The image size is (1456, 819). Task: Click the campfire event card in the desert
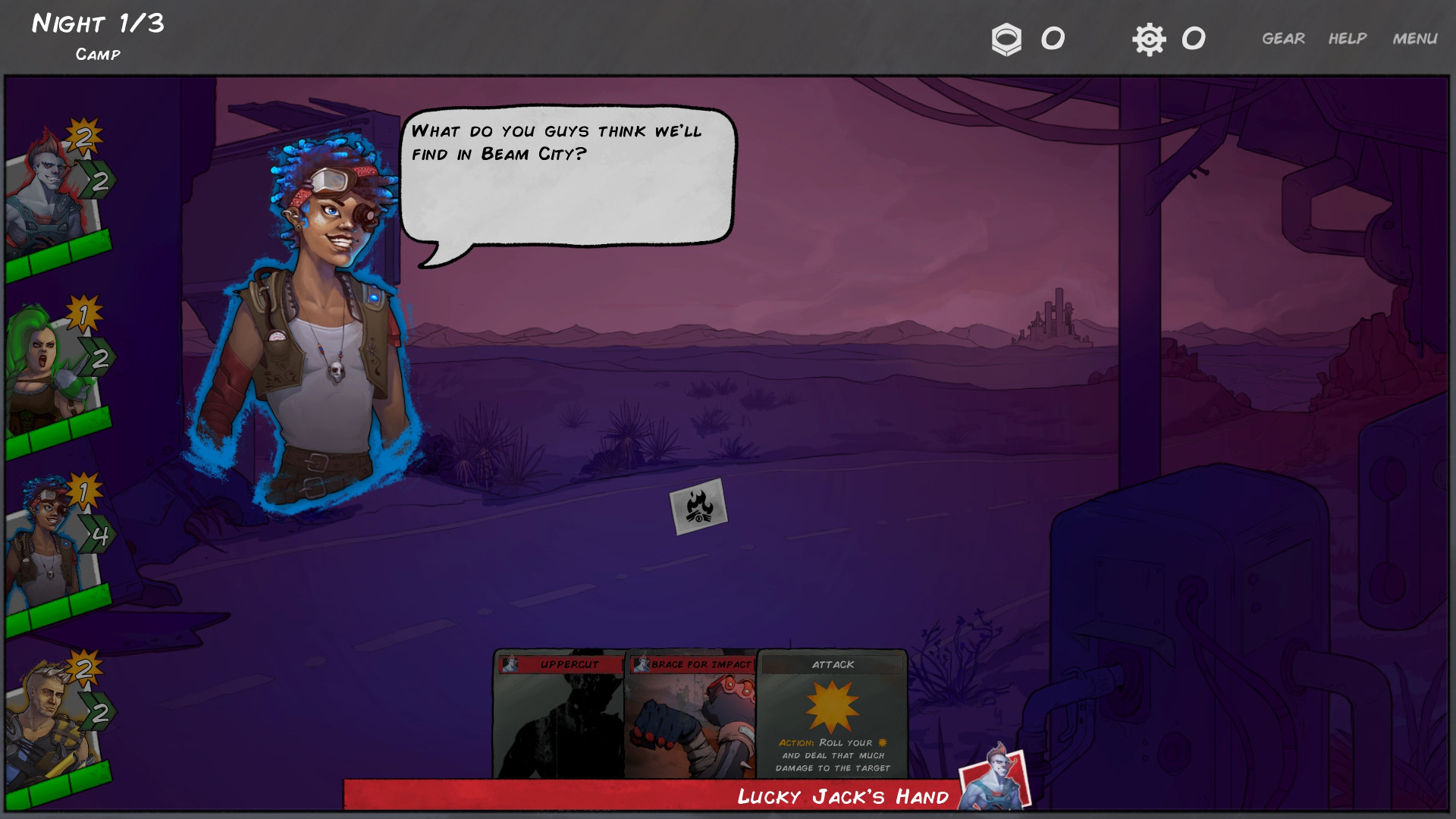pos(698,507)
